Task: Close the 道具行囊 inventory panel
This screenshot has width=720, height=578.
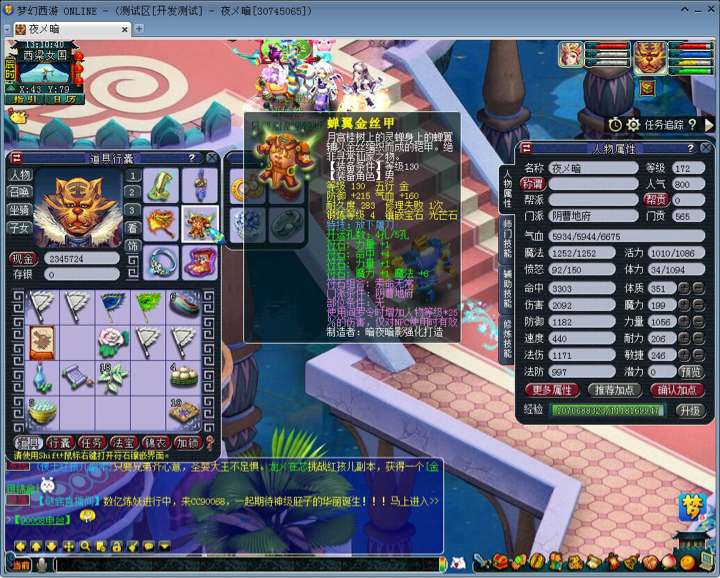Action: tap(211, 158)
